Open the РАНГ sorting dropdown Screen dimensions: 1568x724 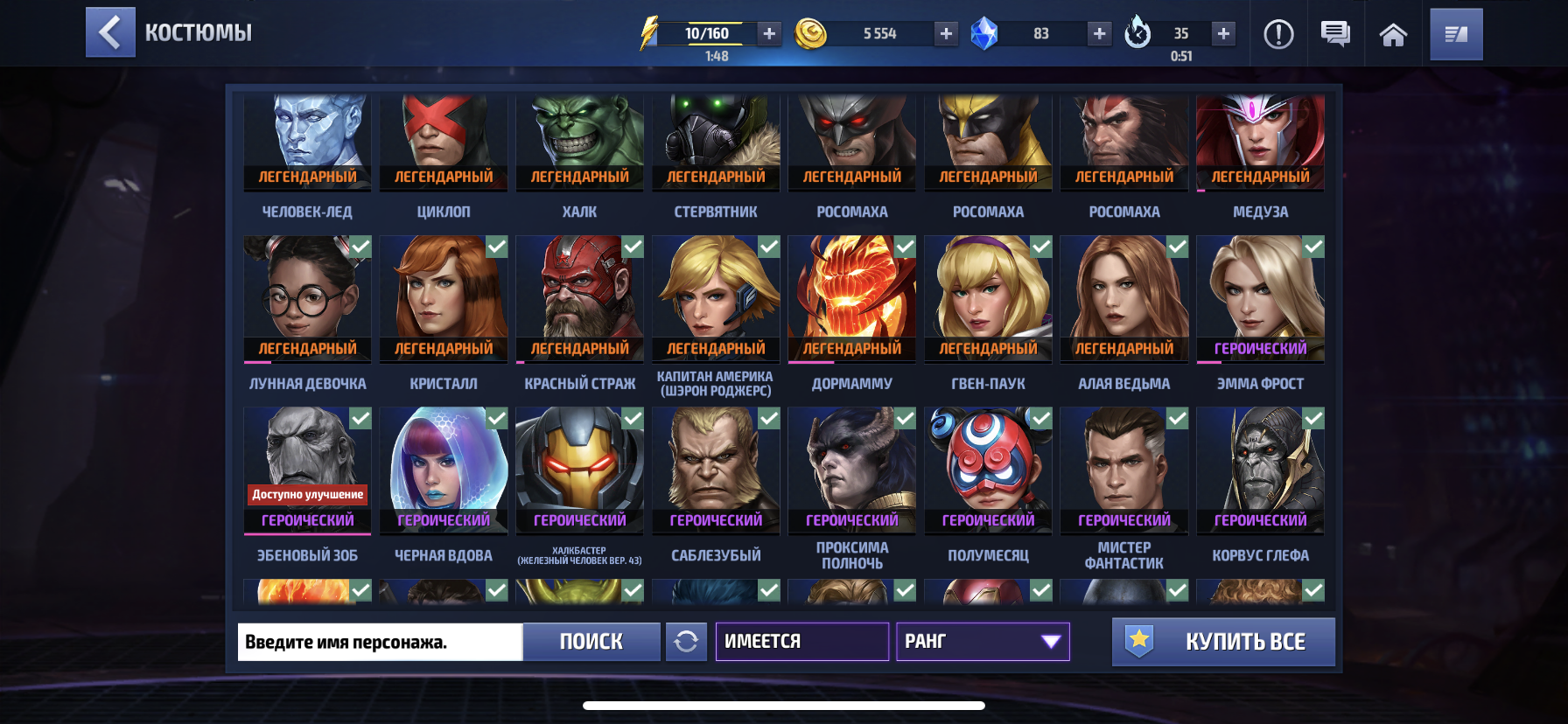[983, 642]
